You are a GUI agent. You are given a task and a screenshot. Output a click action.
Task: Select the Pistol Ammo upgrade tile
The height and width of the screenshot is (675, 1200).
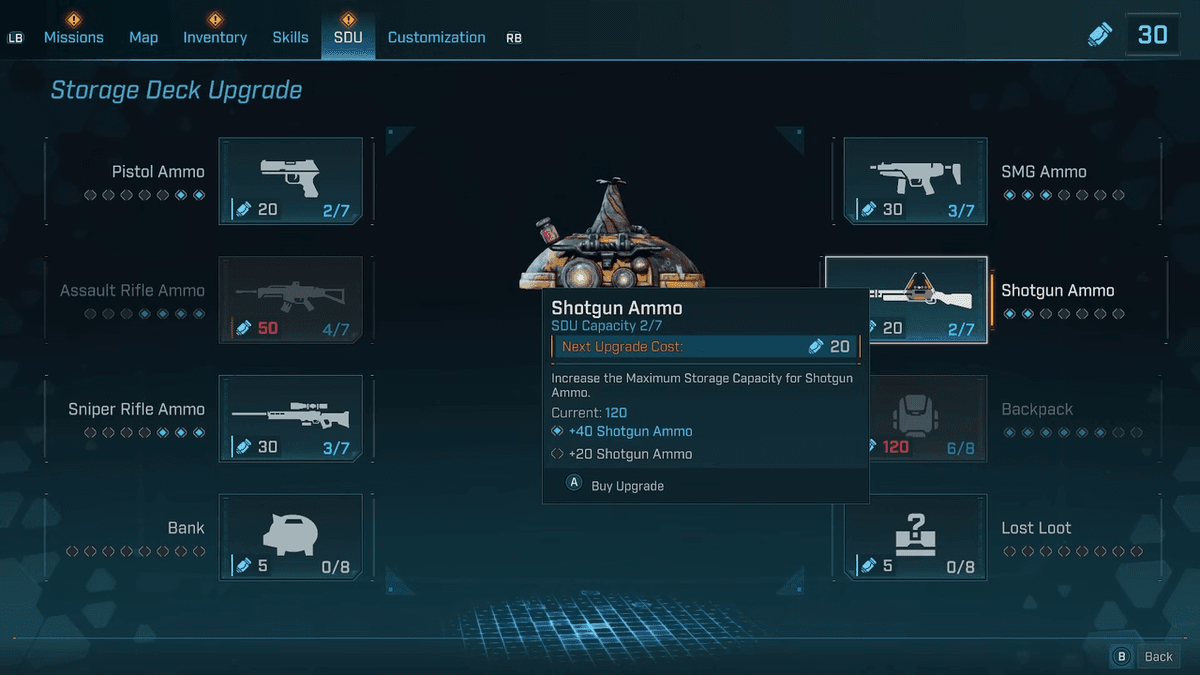coord(290,181)
